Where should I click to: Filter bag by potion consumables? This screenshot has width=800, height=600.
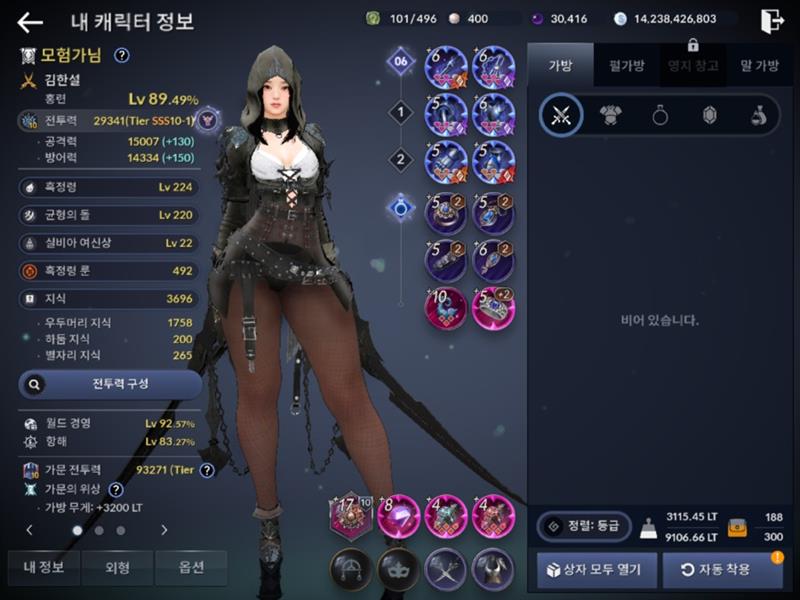(758, 116)
